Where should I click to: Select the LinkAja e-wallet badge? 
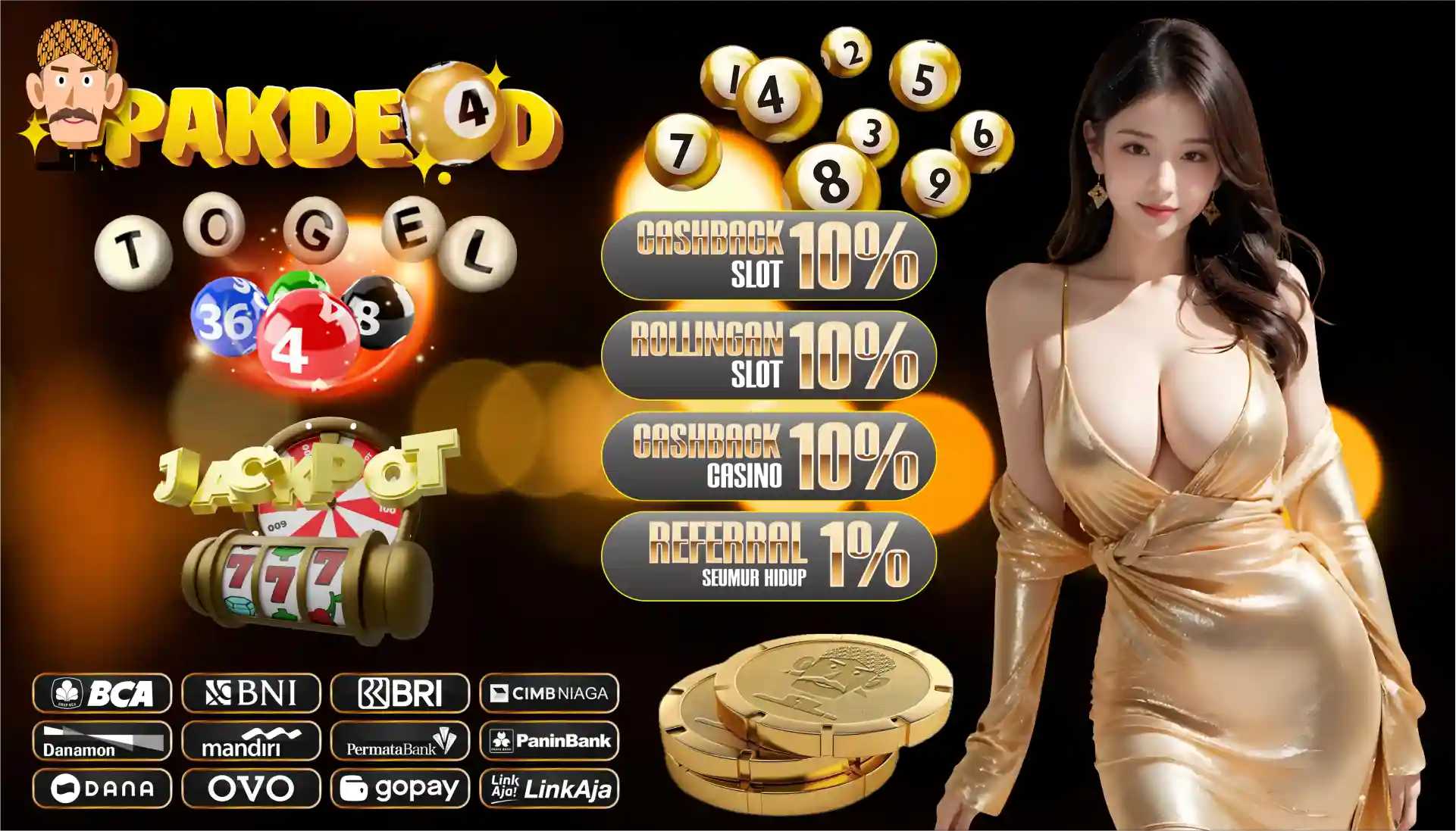[x=550, y=789]
